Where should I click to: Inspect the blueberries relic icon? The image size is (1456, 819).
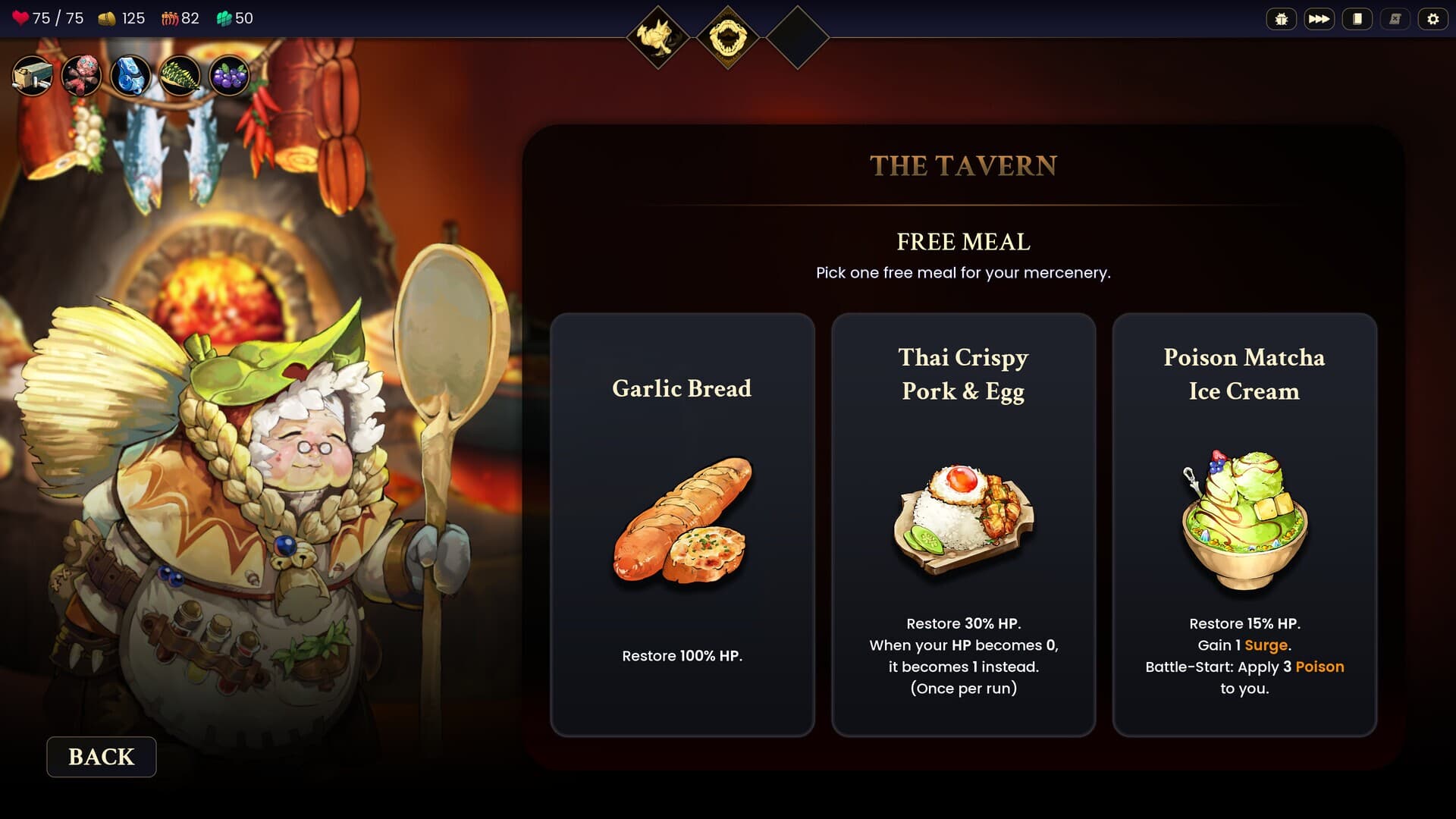tap(228, 77)
